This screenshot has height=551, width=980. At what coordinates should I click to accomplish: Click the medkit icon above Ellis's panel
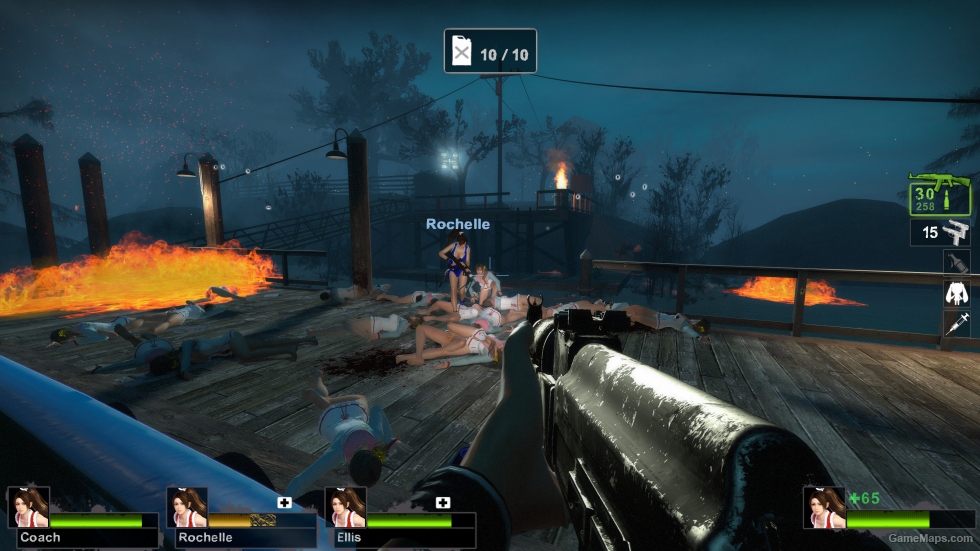click(442, 502)
